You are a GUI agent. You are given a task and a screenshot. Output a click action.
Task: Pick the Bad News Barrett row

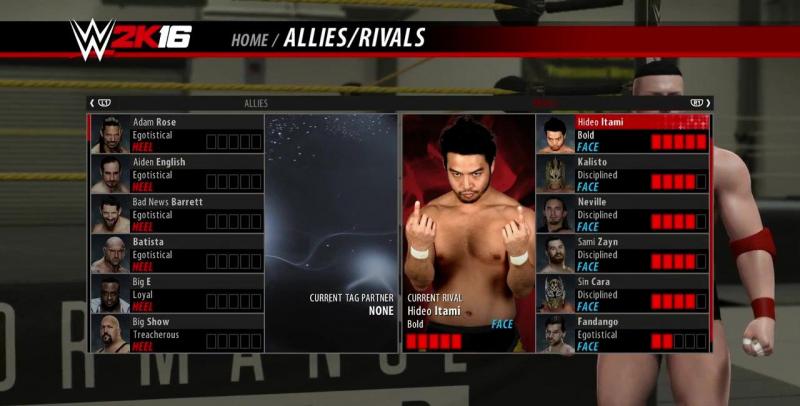coord(177,214)
